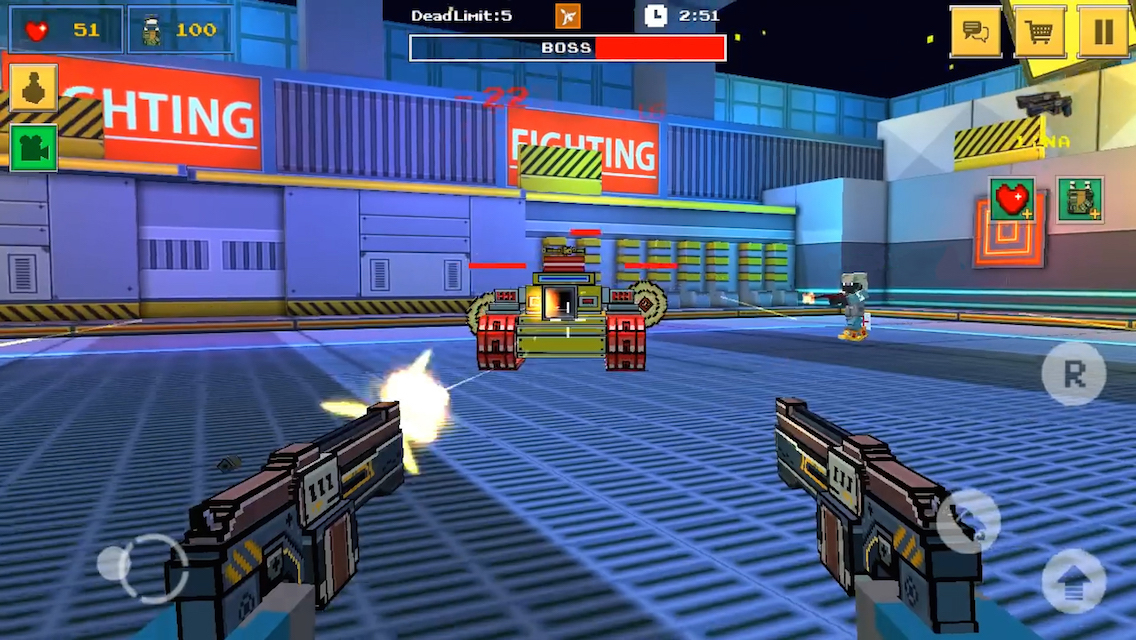Buy extra health with the heart-plus icon
Viewport: 1136px width, 640px height.
(1012, 199)
